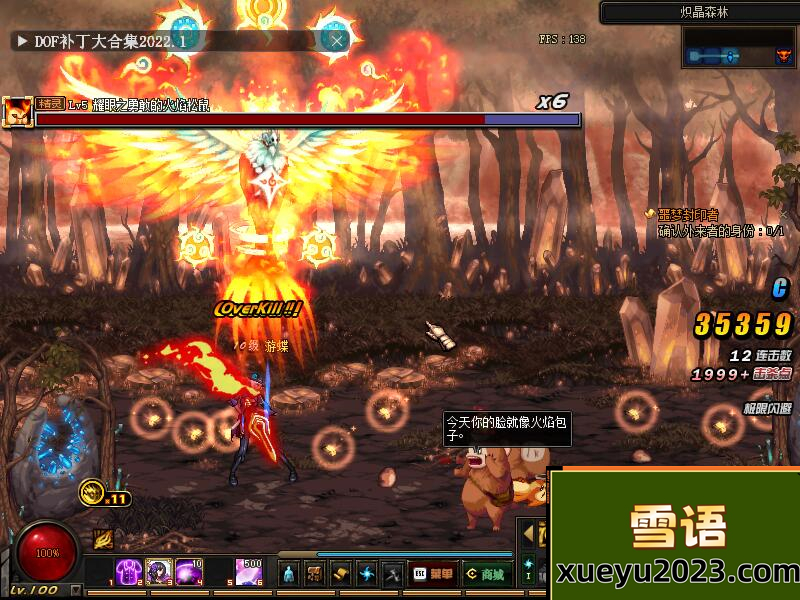Click the gold revive coin icon
Screen dimensions: 800x600
pyautogui.click(x=94, y=492)
